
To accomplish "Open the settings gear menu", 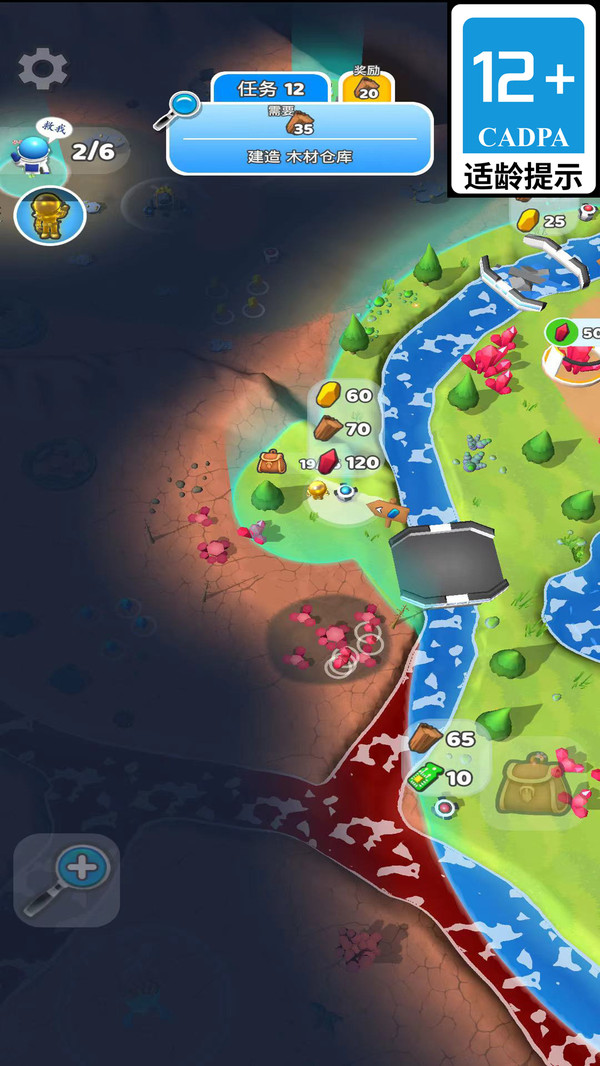I will tap(43, 68).
